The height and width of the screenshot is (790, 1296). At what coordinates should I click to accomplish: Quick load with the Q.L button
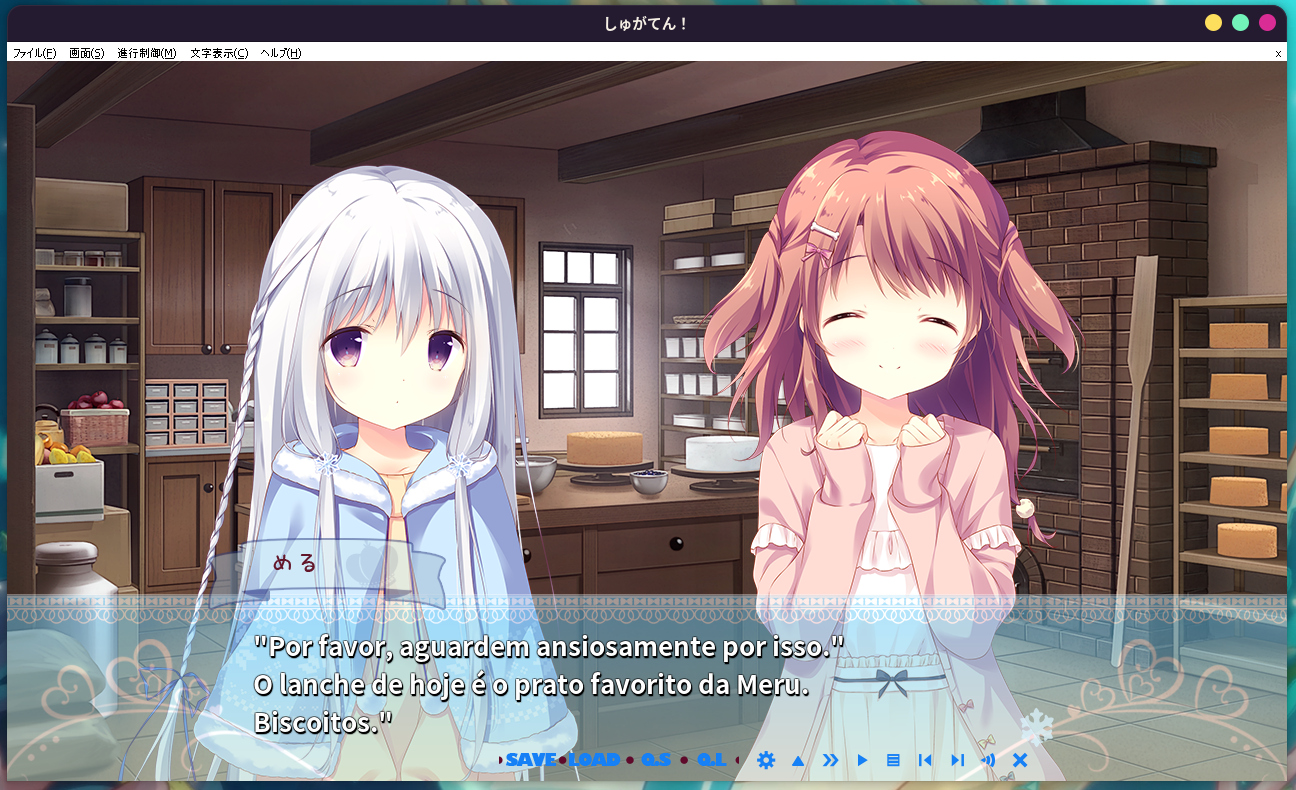pos(711,760)
